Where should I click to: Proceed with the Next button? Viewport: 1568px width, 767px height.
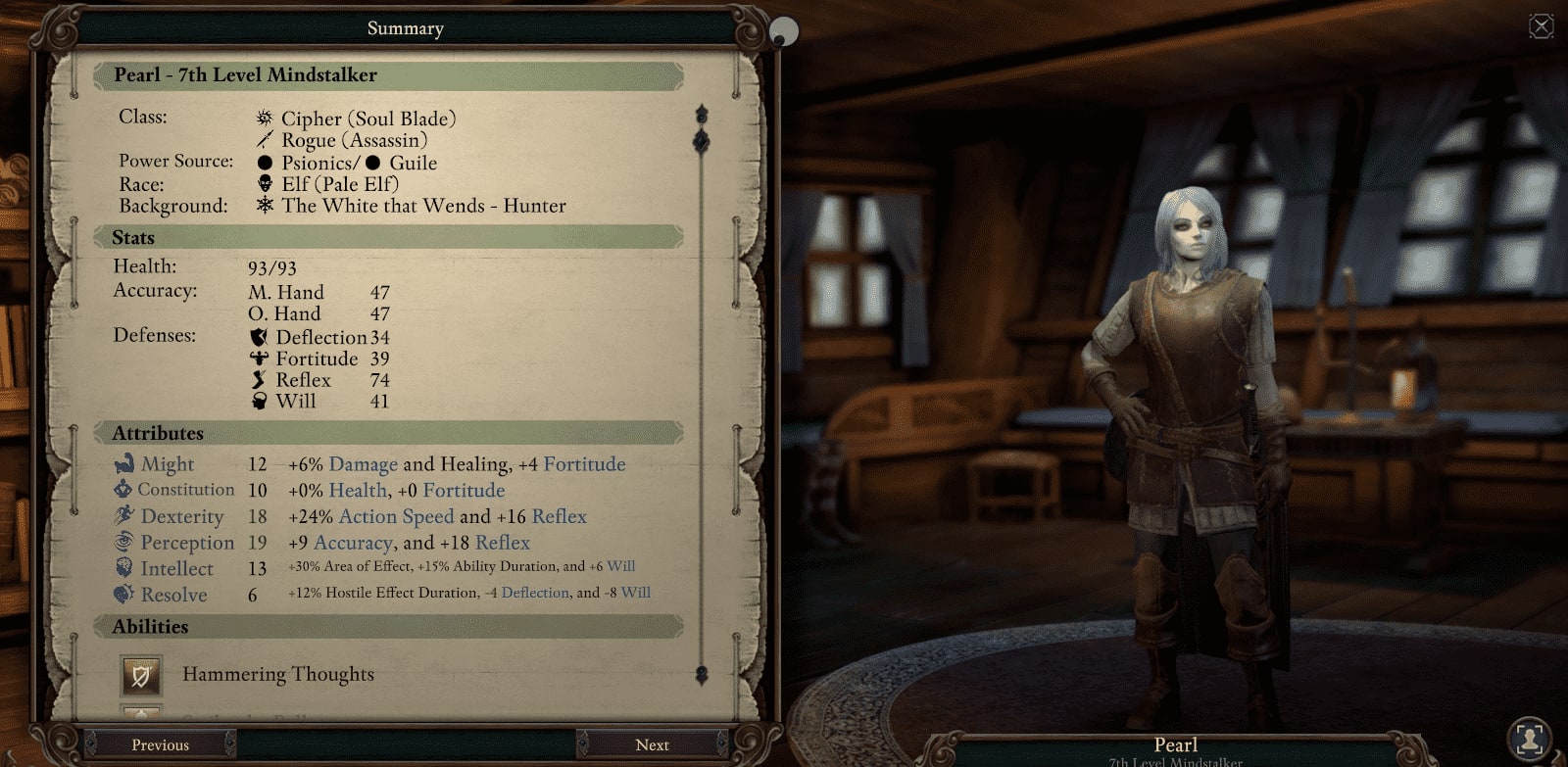tap(652, 744)
